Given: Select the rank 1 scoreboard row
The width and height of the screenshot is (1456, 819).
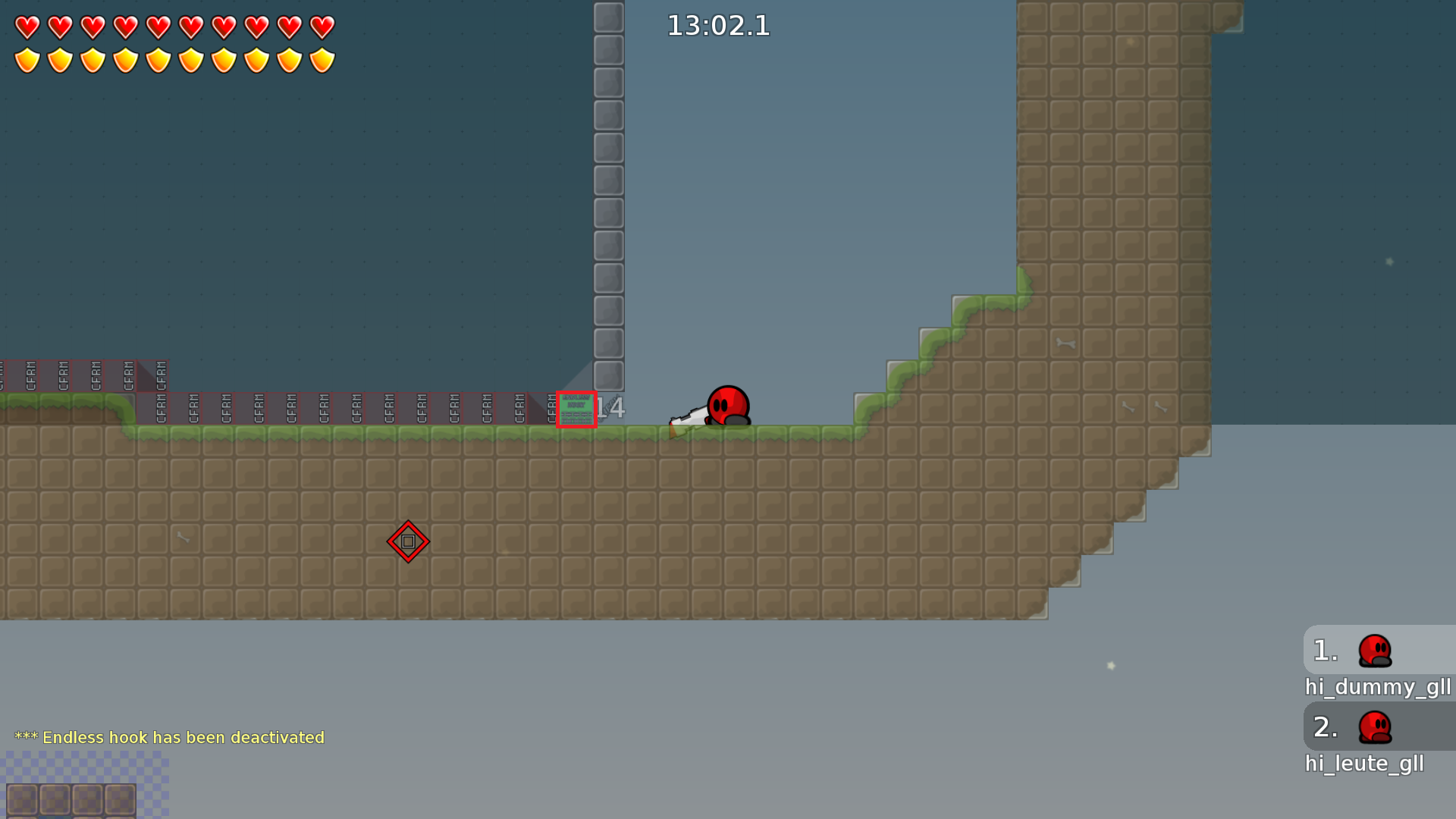Looking at the screenshot, I should coord(1324,651).
